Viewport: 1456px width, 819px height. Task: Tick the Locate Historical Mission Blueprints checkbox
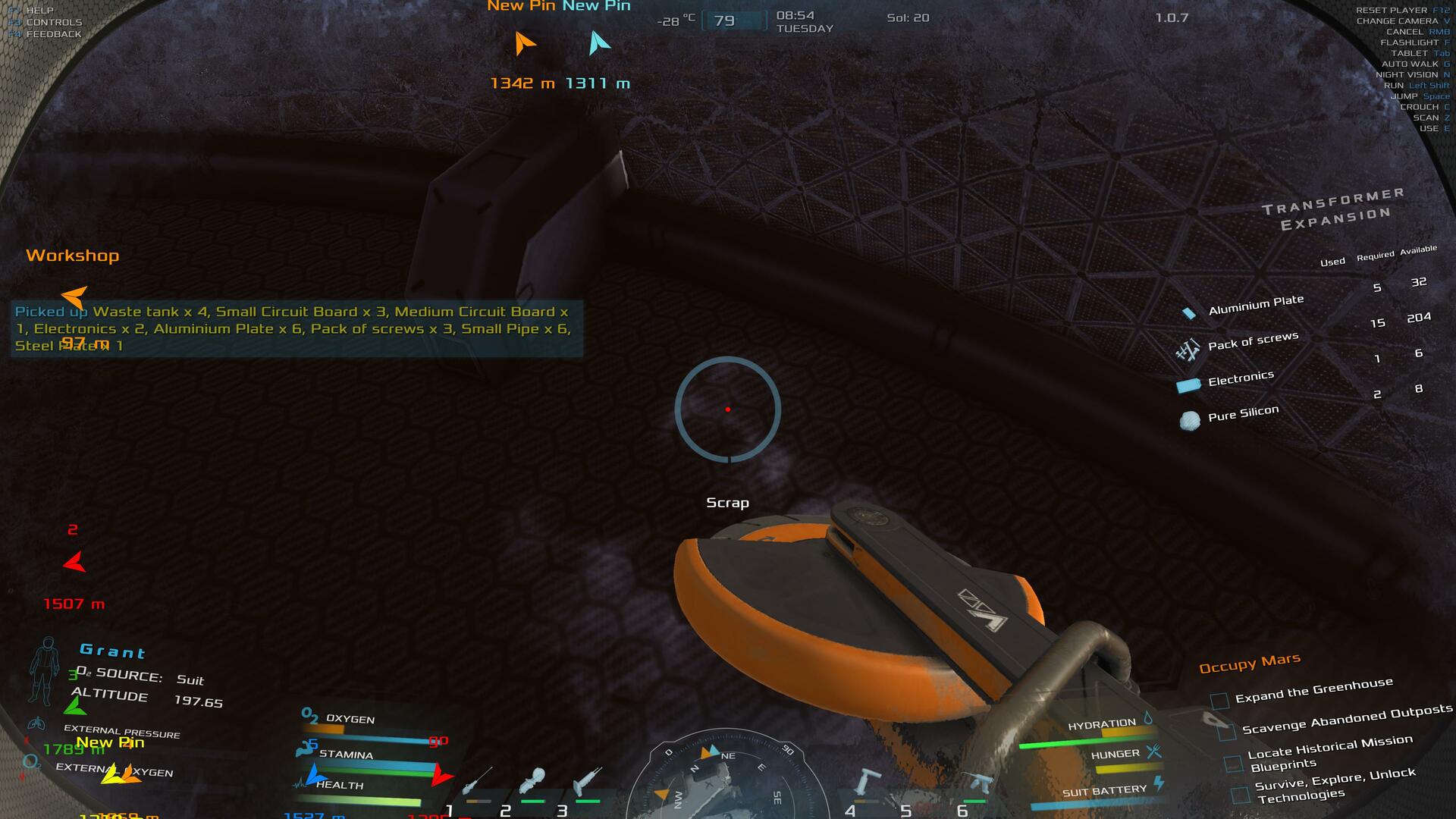click(1233, 763)
